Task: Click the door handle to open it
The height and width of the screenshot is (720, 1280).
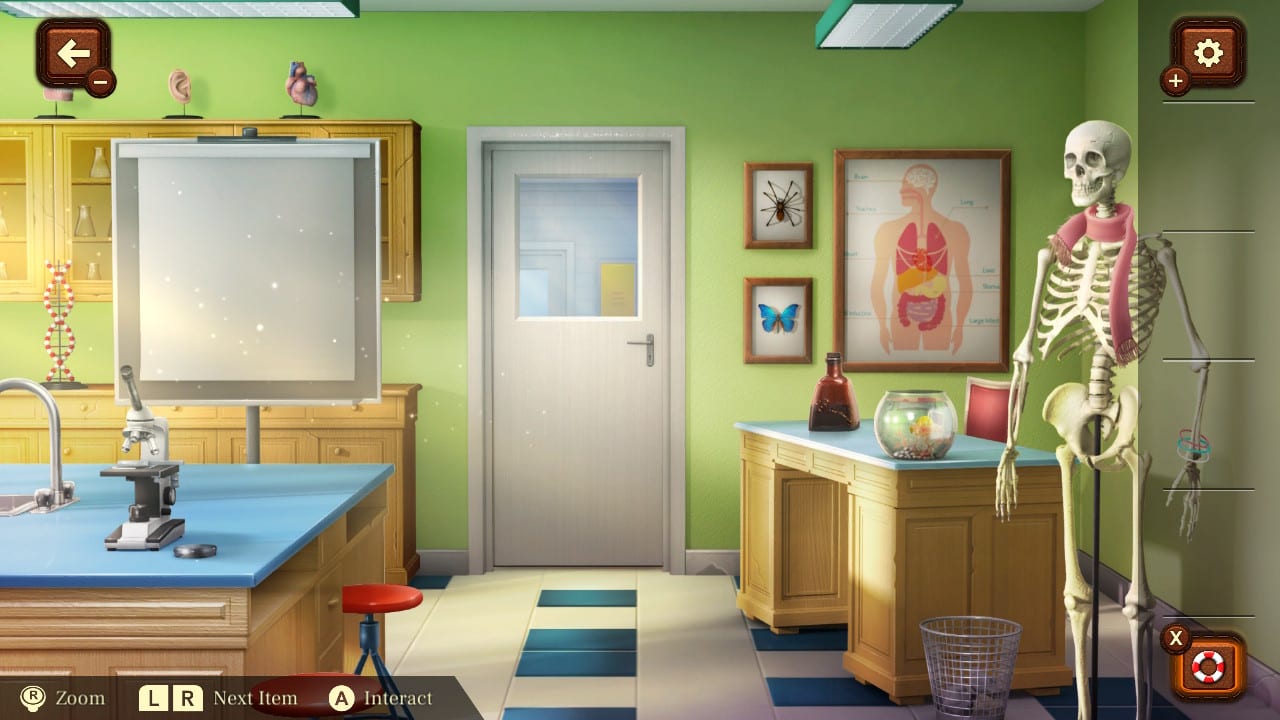Action: click(x=640, y=342)
